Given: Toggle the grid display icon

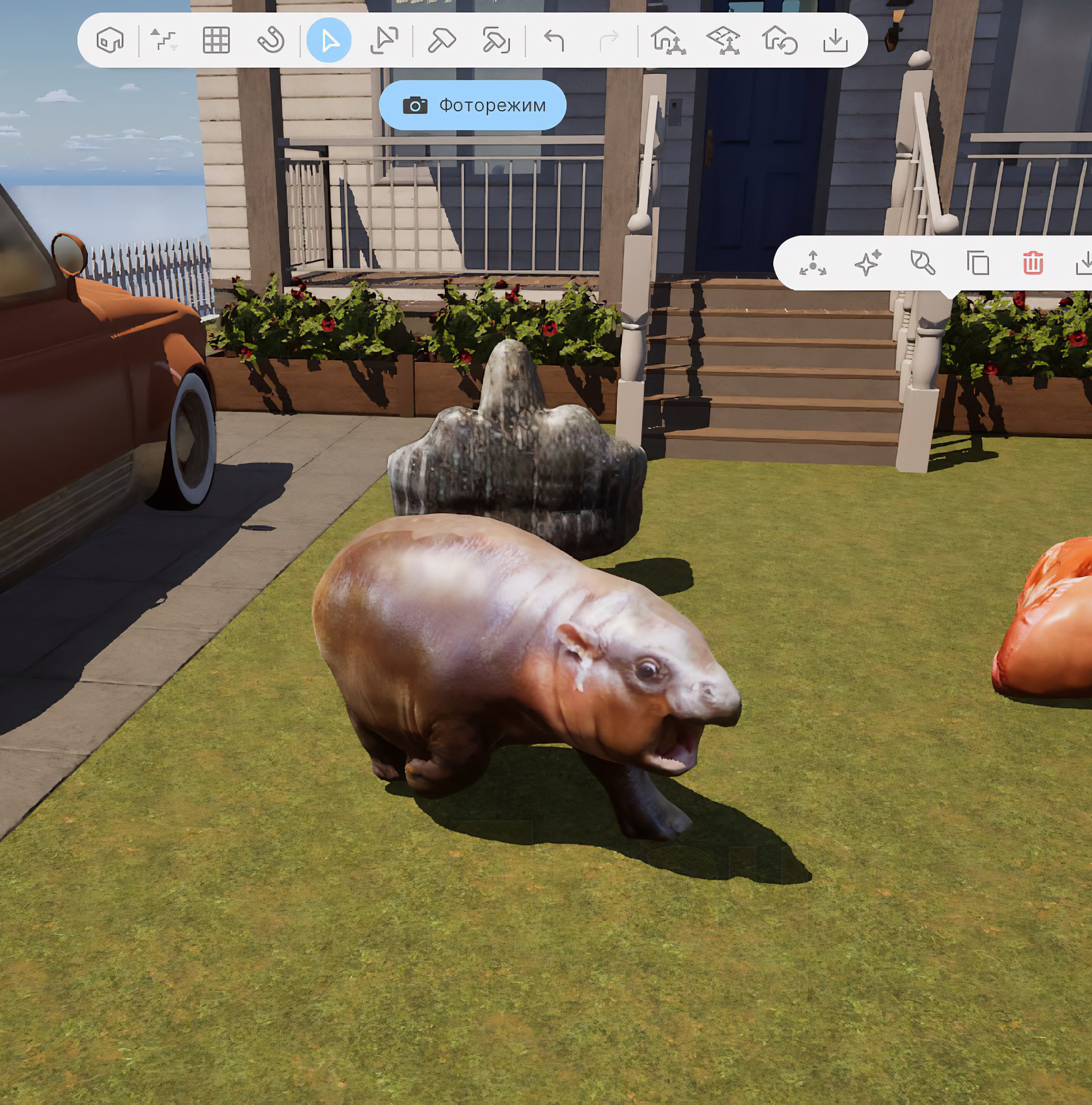Looking at the screenshot, I should coord(216,40).
